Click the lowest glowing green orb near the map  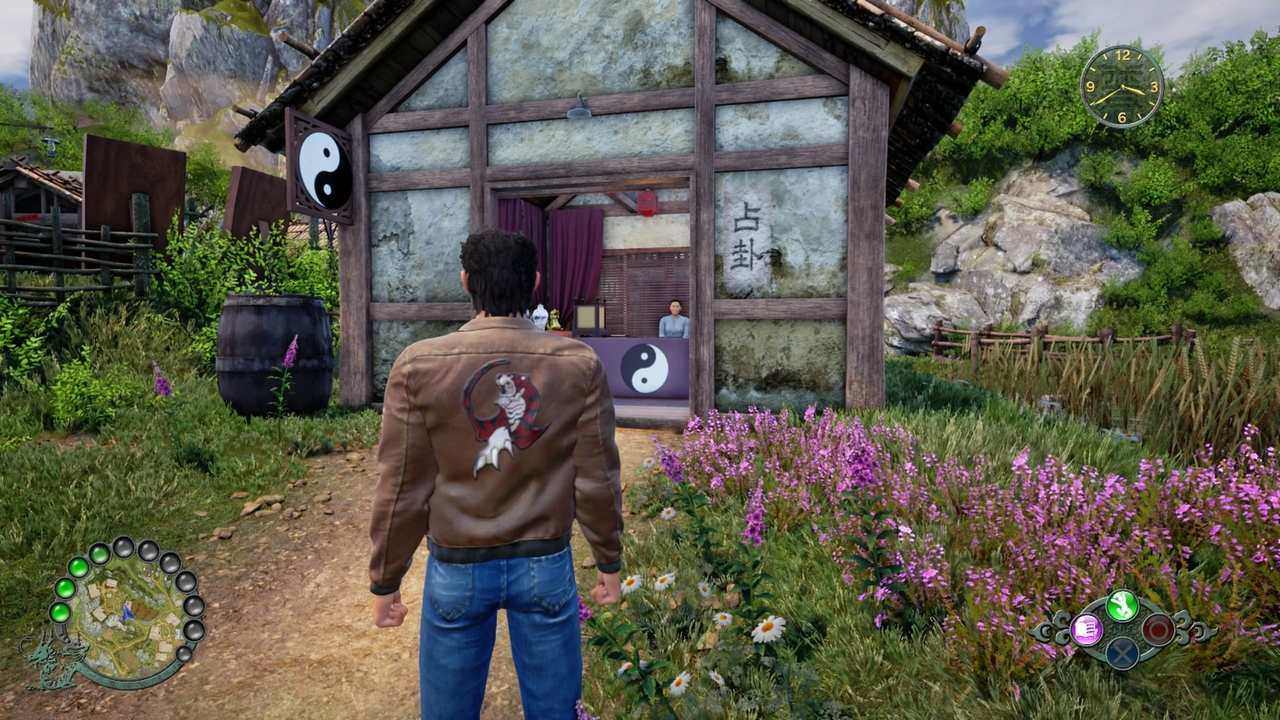pos(60,613)
